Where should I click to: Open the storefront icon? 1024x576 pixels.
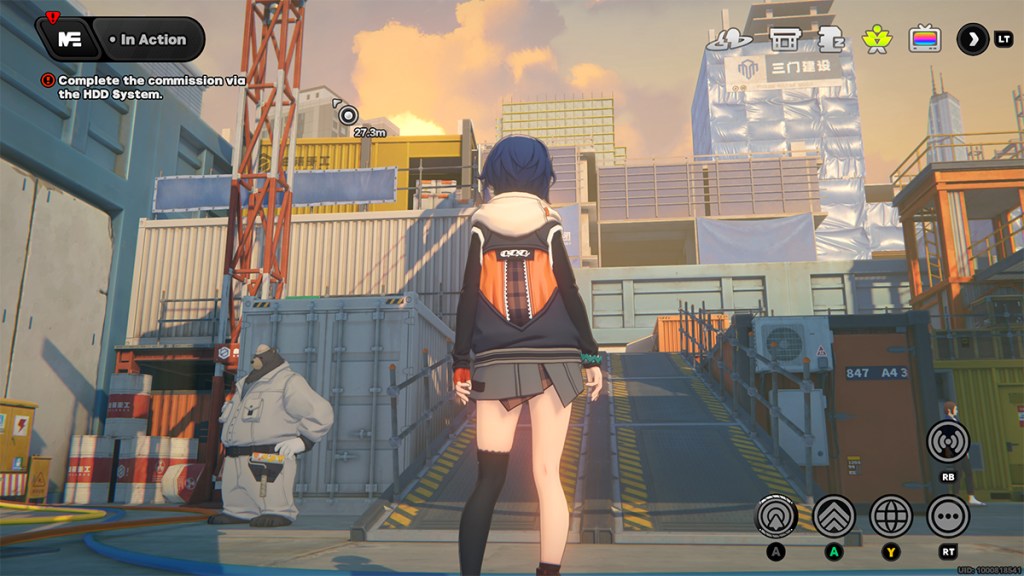783,40
